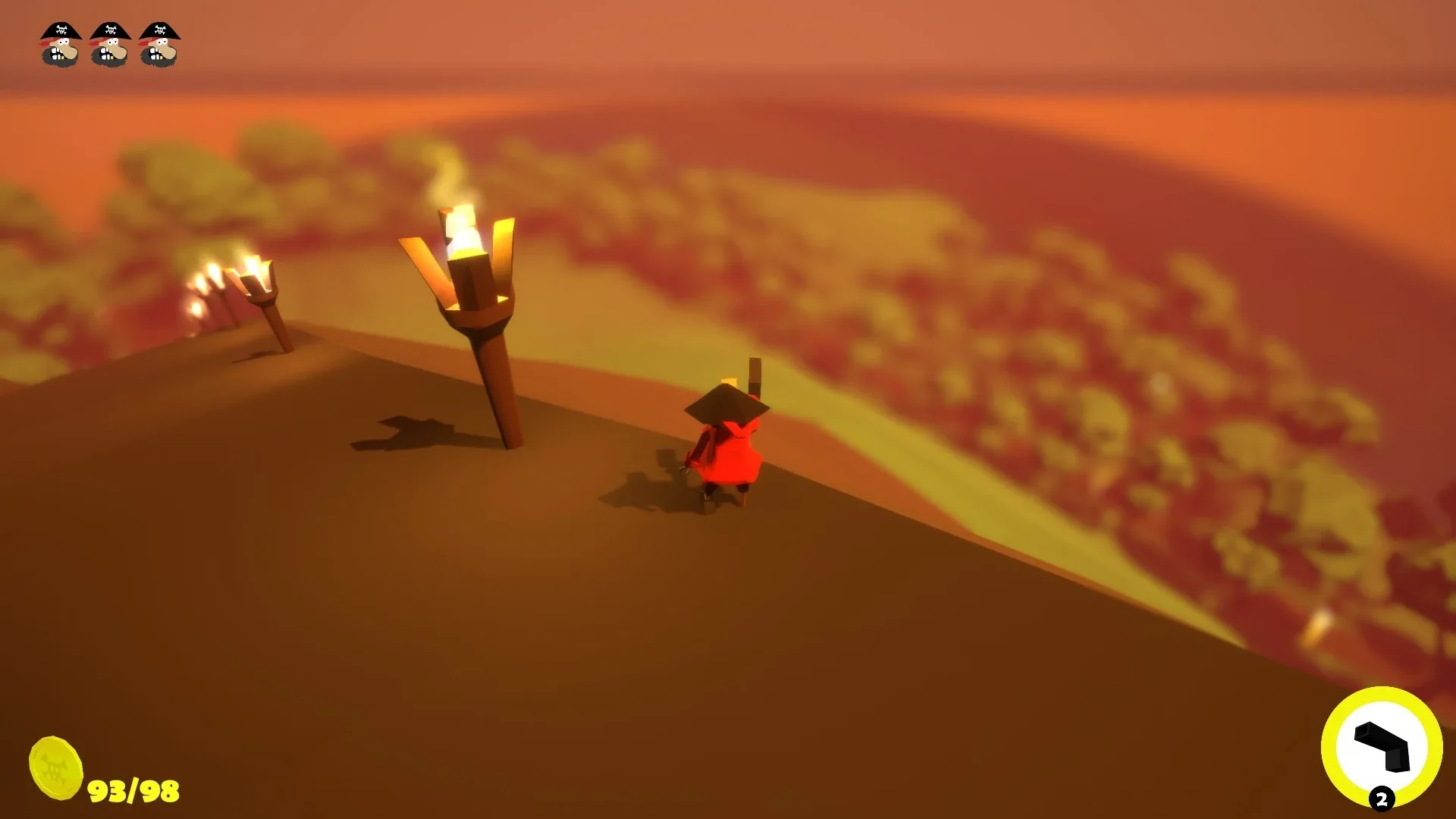Screen dimensions: 1456x819
Task: Click the third pirate head life icon
Action: (158, 45)
